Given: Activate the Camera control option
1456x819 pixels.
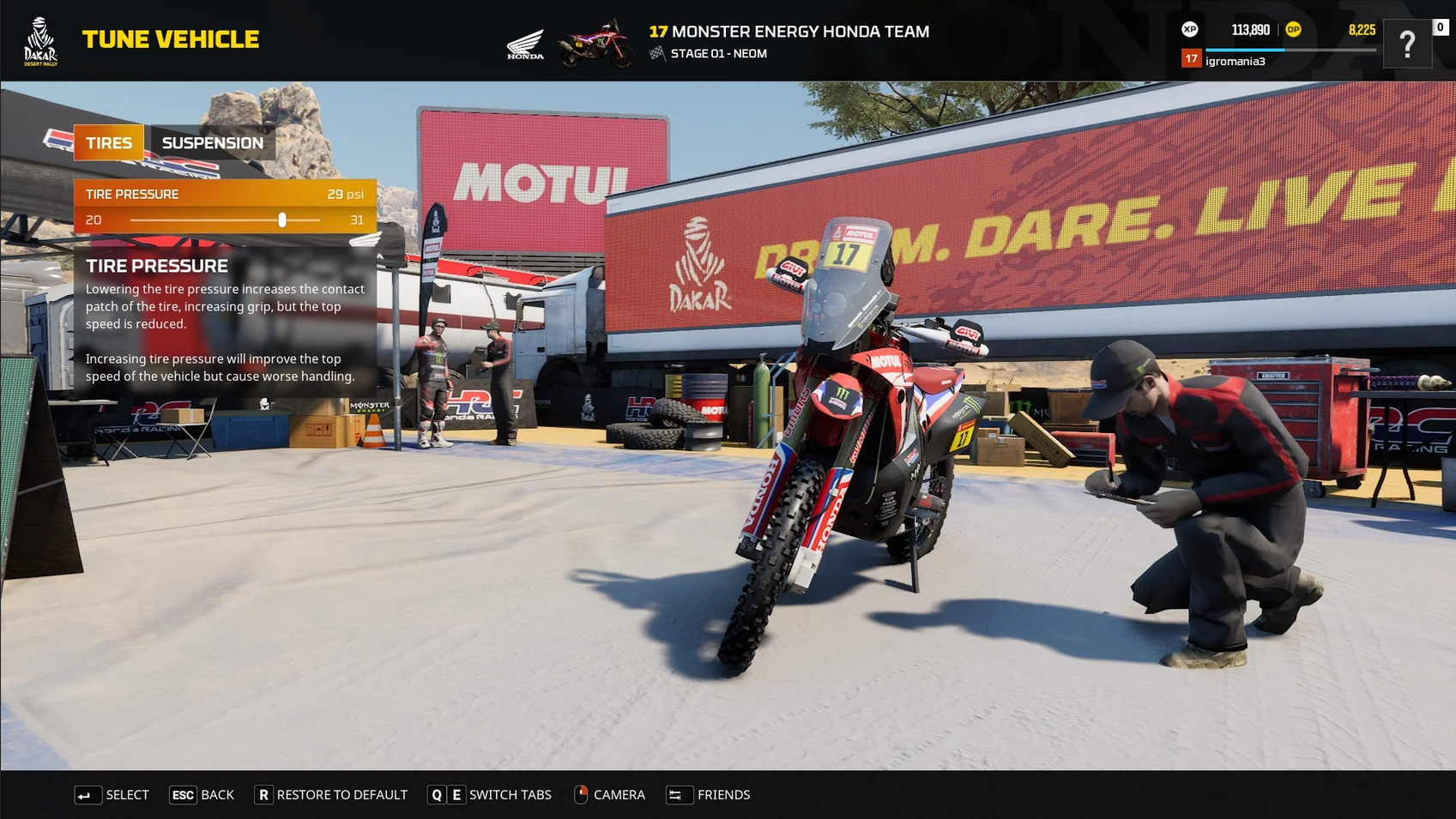Looking at the screenshot, I should point(609,795).
